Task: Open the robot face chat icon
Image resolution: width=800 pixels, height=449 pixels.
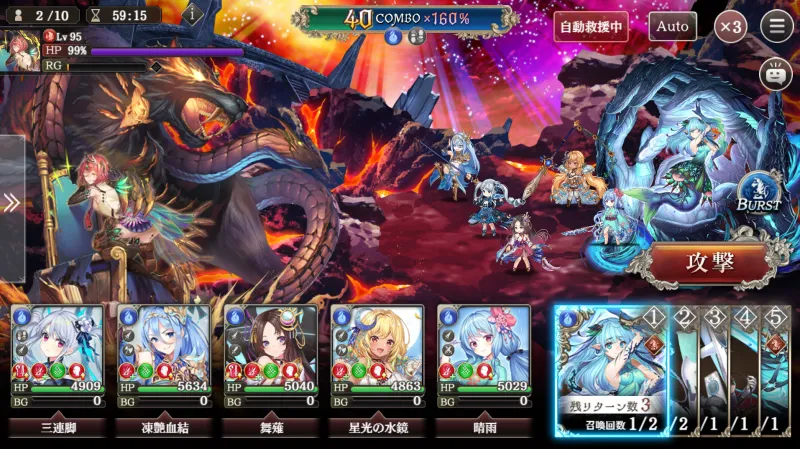Action: coord(774,74)
